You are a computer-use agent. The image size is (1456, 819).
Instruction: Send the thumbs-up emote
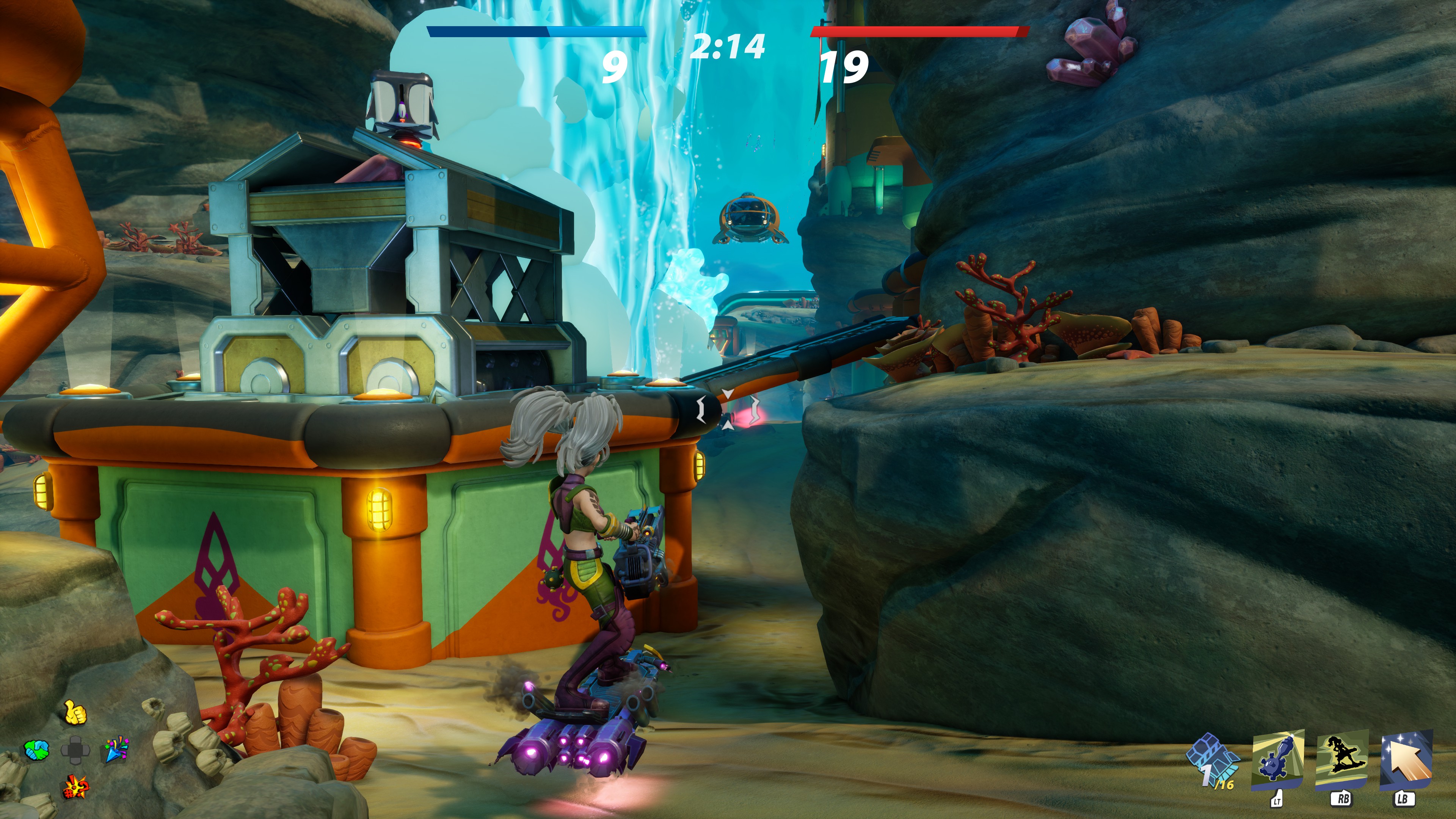(75, 713)
